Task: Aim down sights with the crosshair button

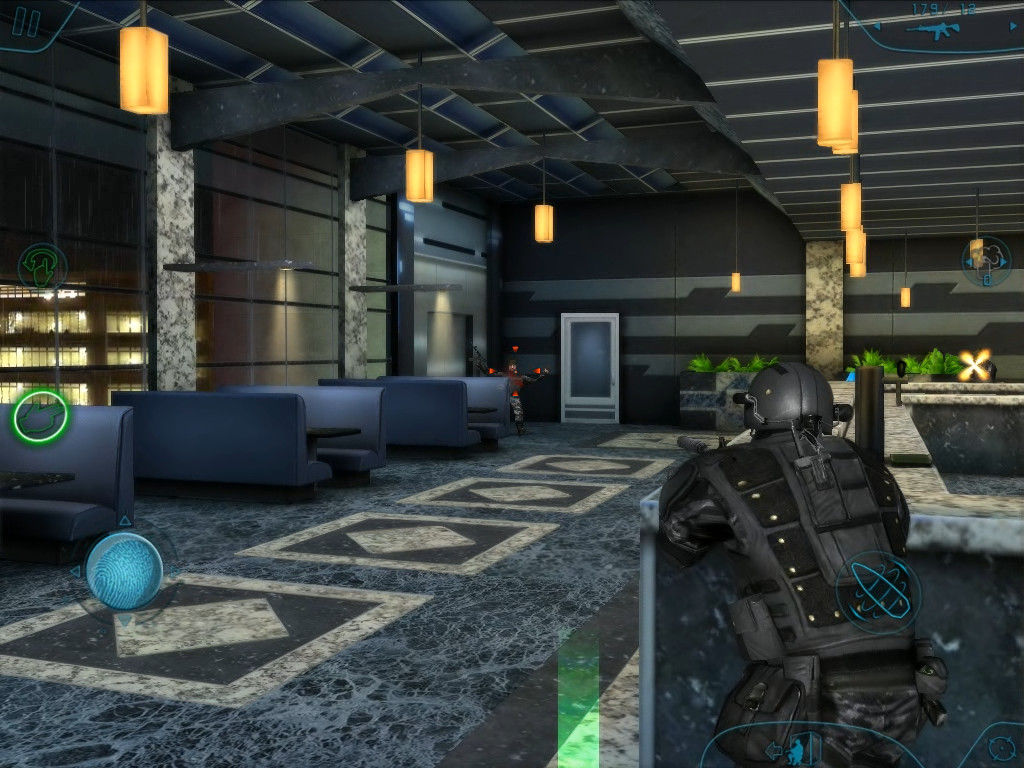Action: (1000, 747)
